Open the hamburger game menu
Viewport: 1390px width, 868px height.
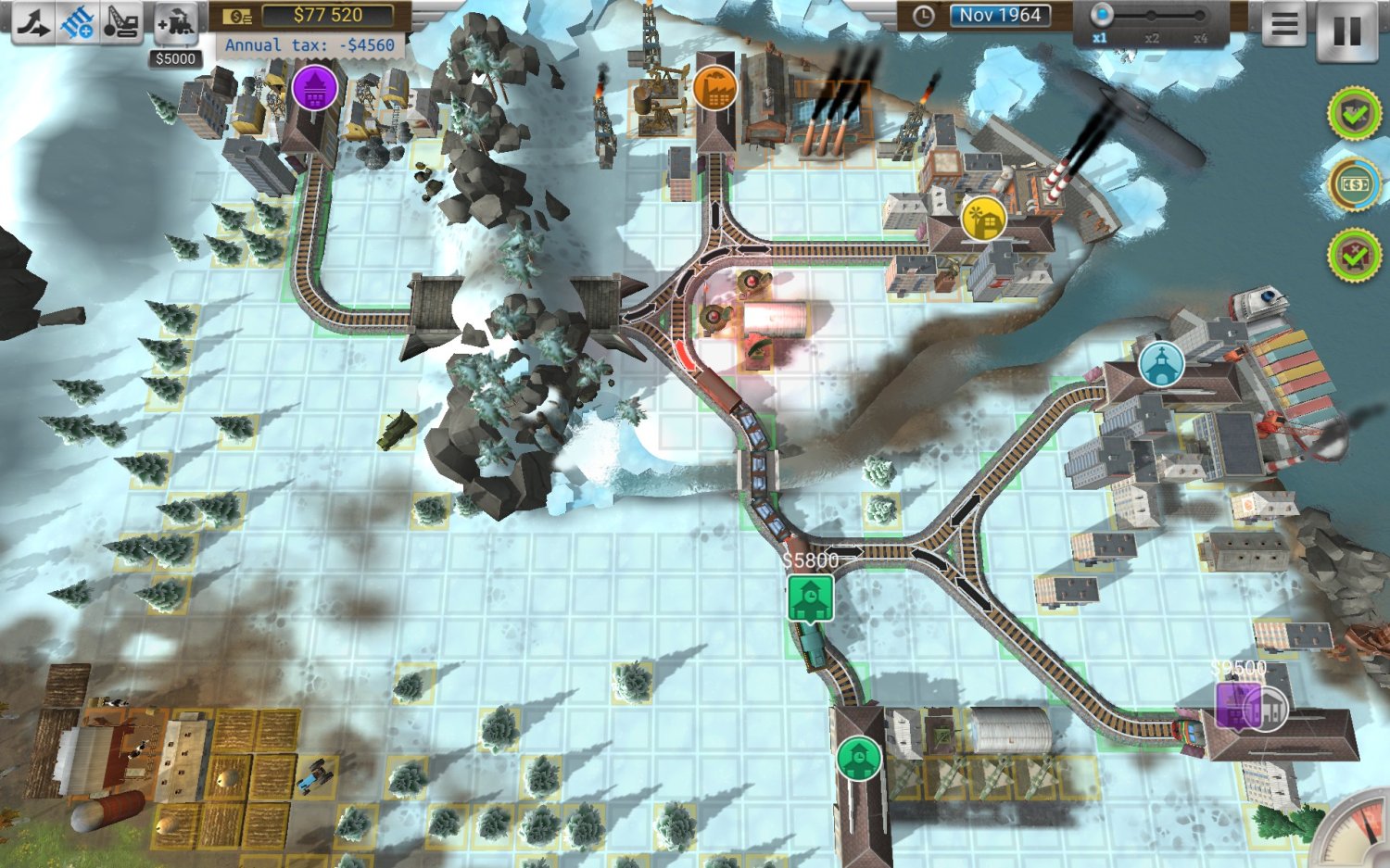coord(1285,25)
